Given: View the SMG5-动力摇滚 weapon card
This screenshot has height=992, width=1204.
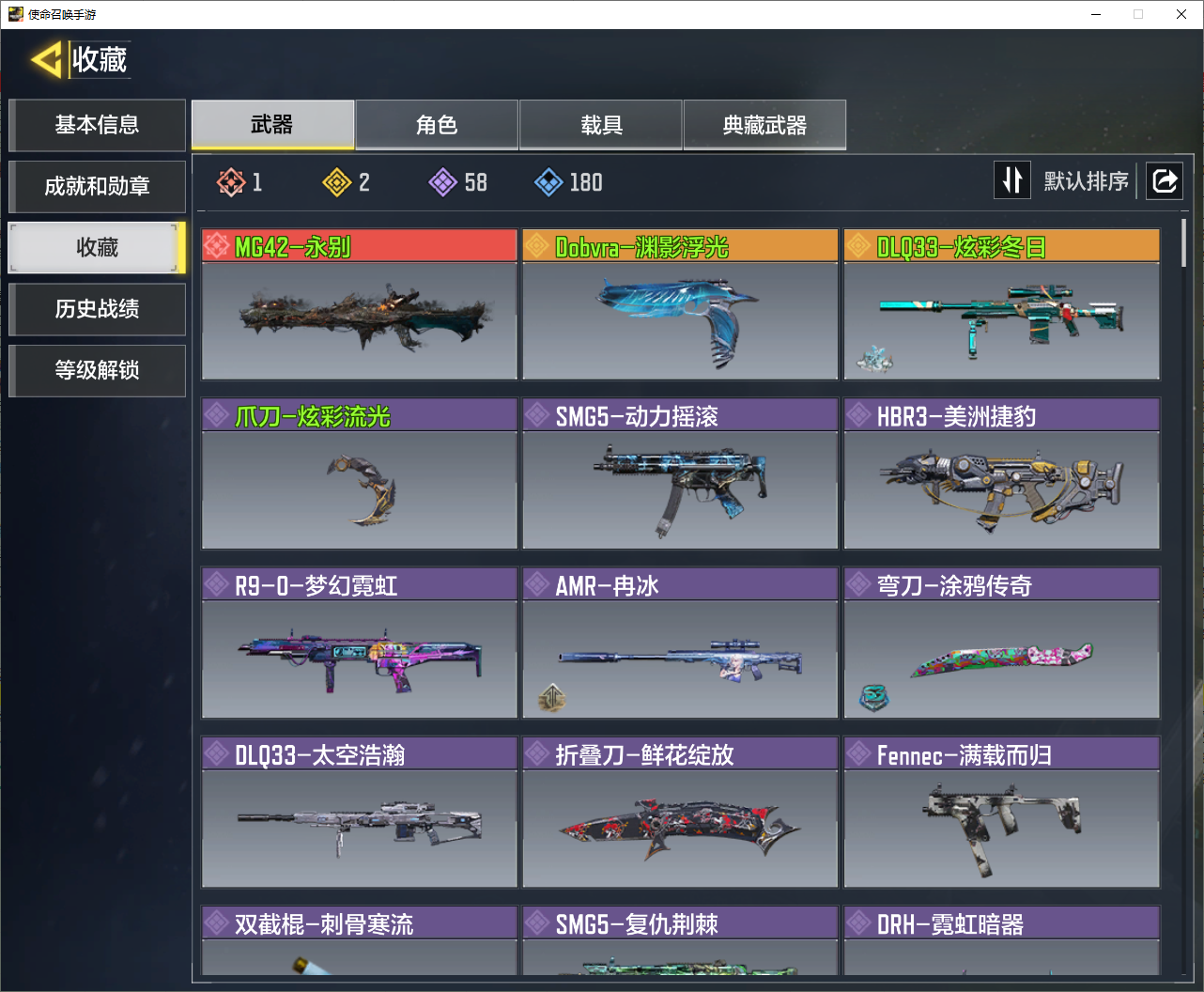Looking at the screenshot, I should click(x=680, y=473).
